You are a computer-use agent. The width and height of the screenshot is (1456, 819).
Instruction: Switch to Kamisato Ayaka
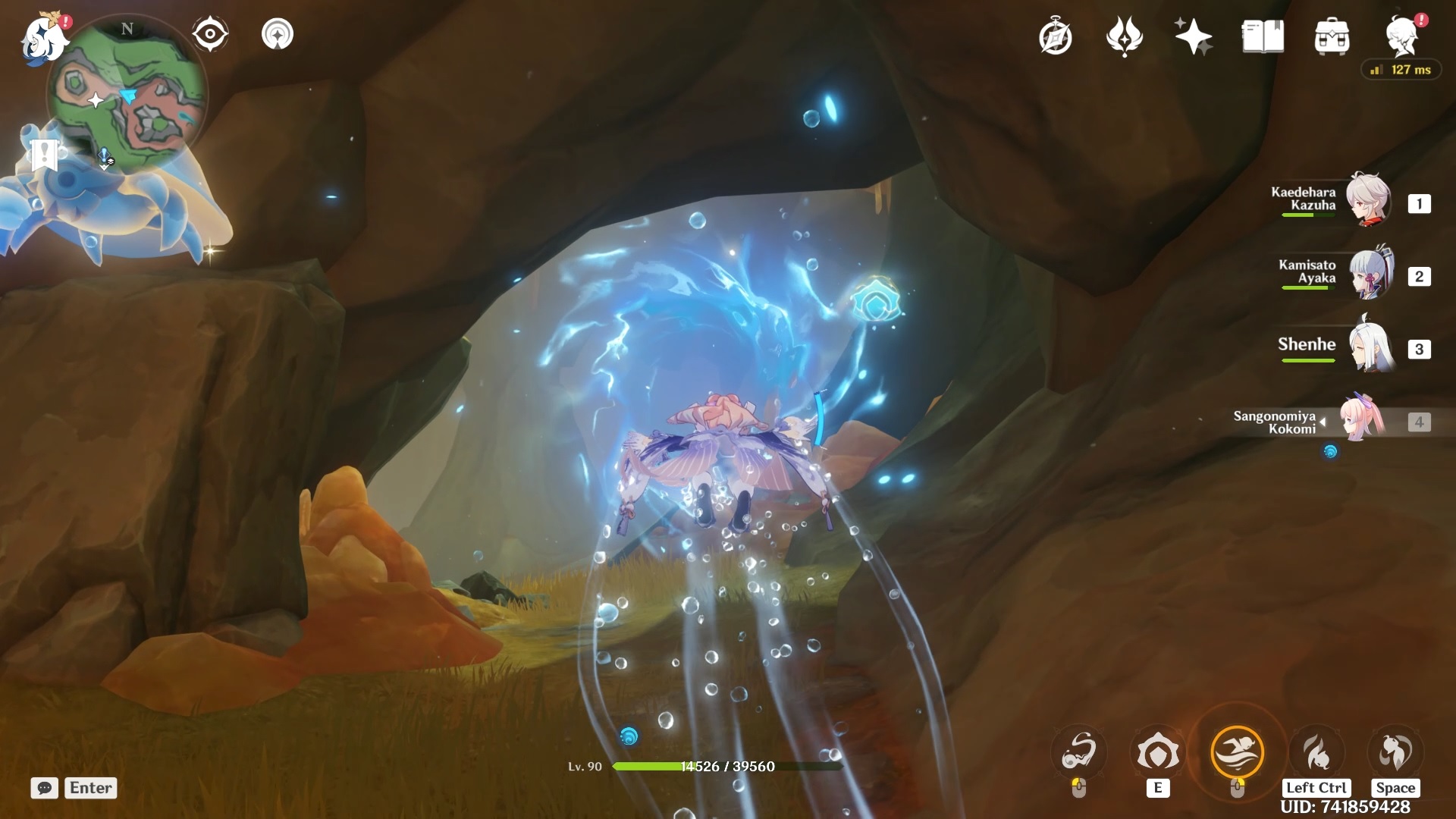1370,275
